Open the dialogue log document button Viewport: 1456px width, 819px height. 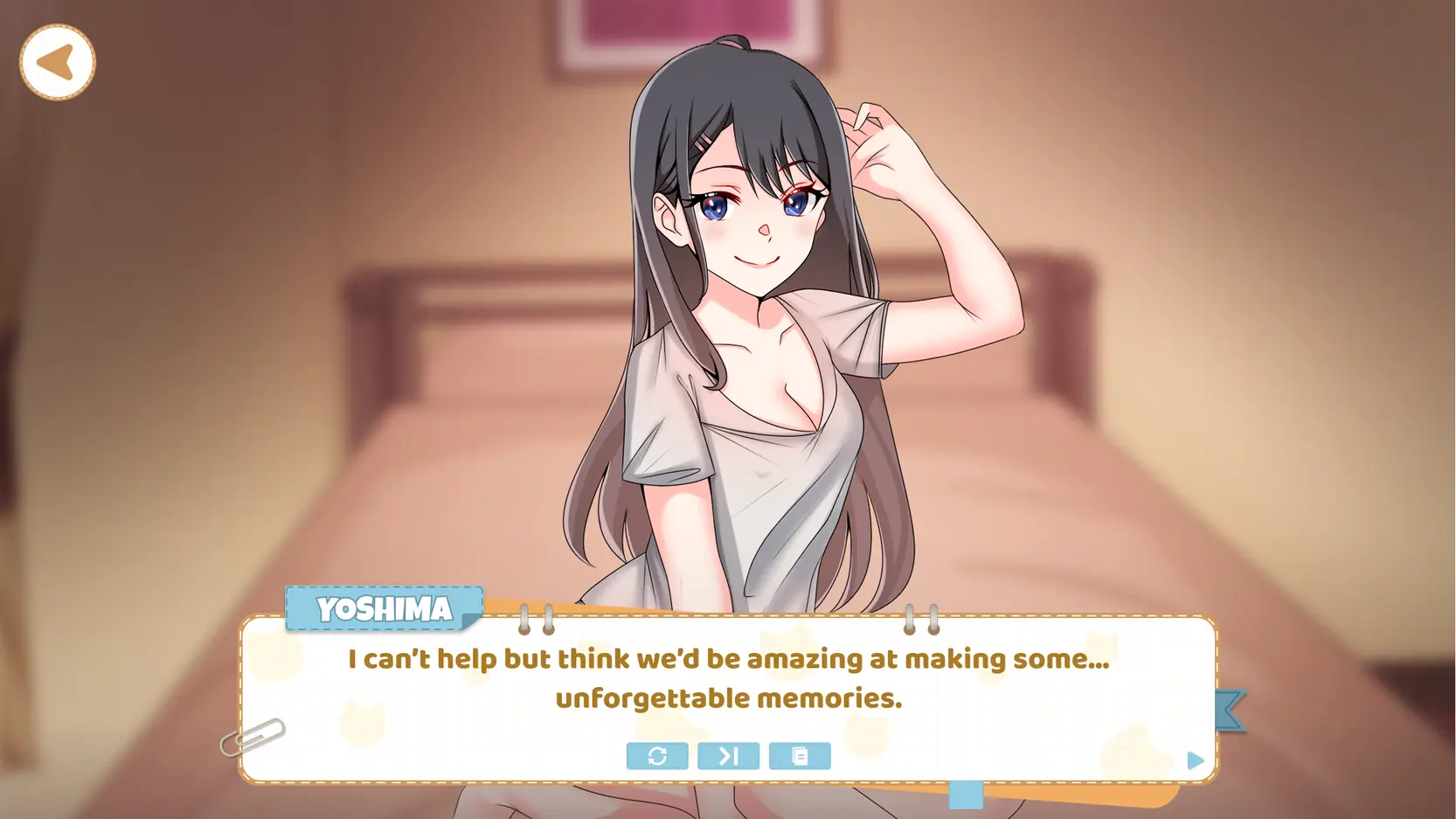point(800,756)
